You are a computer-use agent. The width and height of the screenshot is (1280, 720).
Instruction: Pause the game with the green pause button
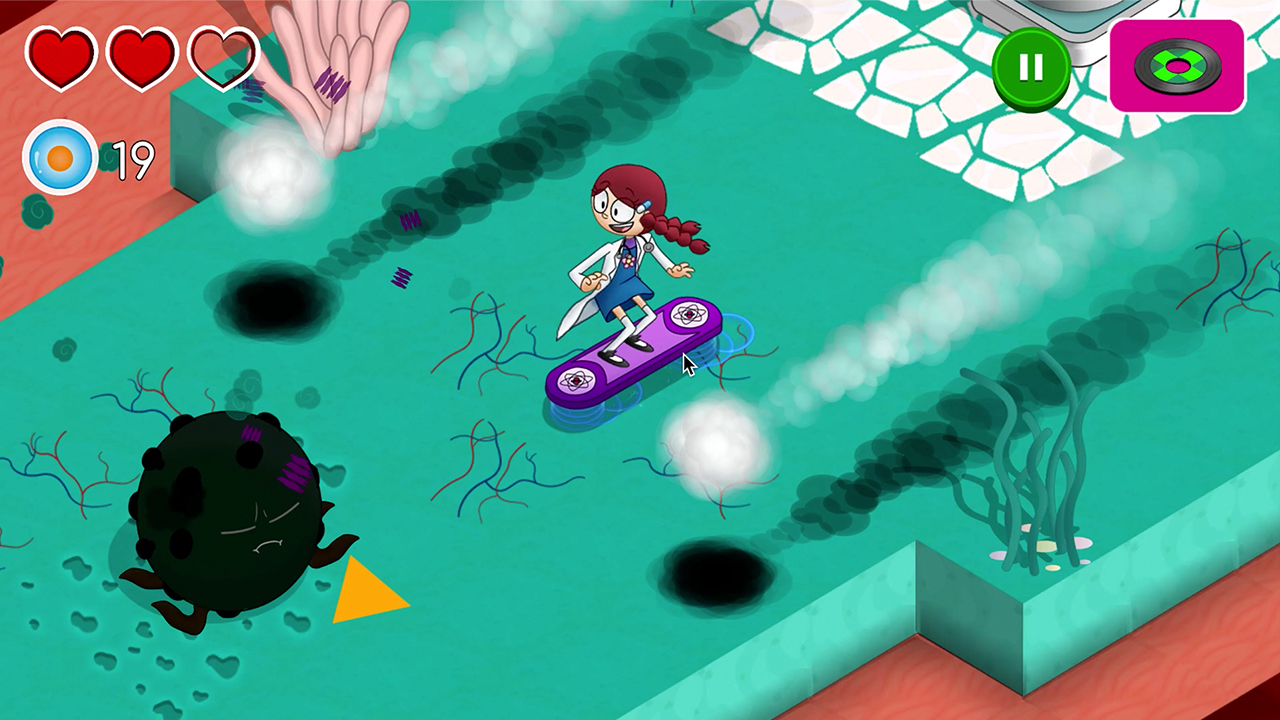click(1031, 66)
